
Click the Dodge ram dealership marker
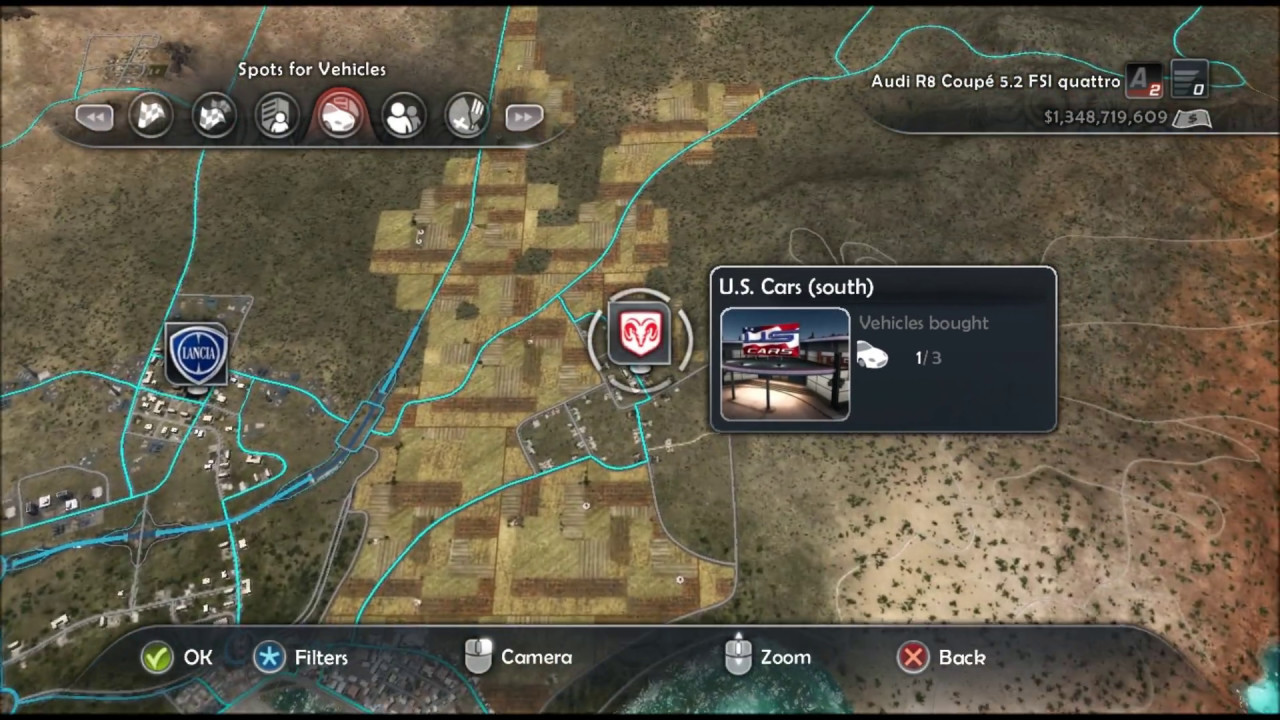pos(640,335)
